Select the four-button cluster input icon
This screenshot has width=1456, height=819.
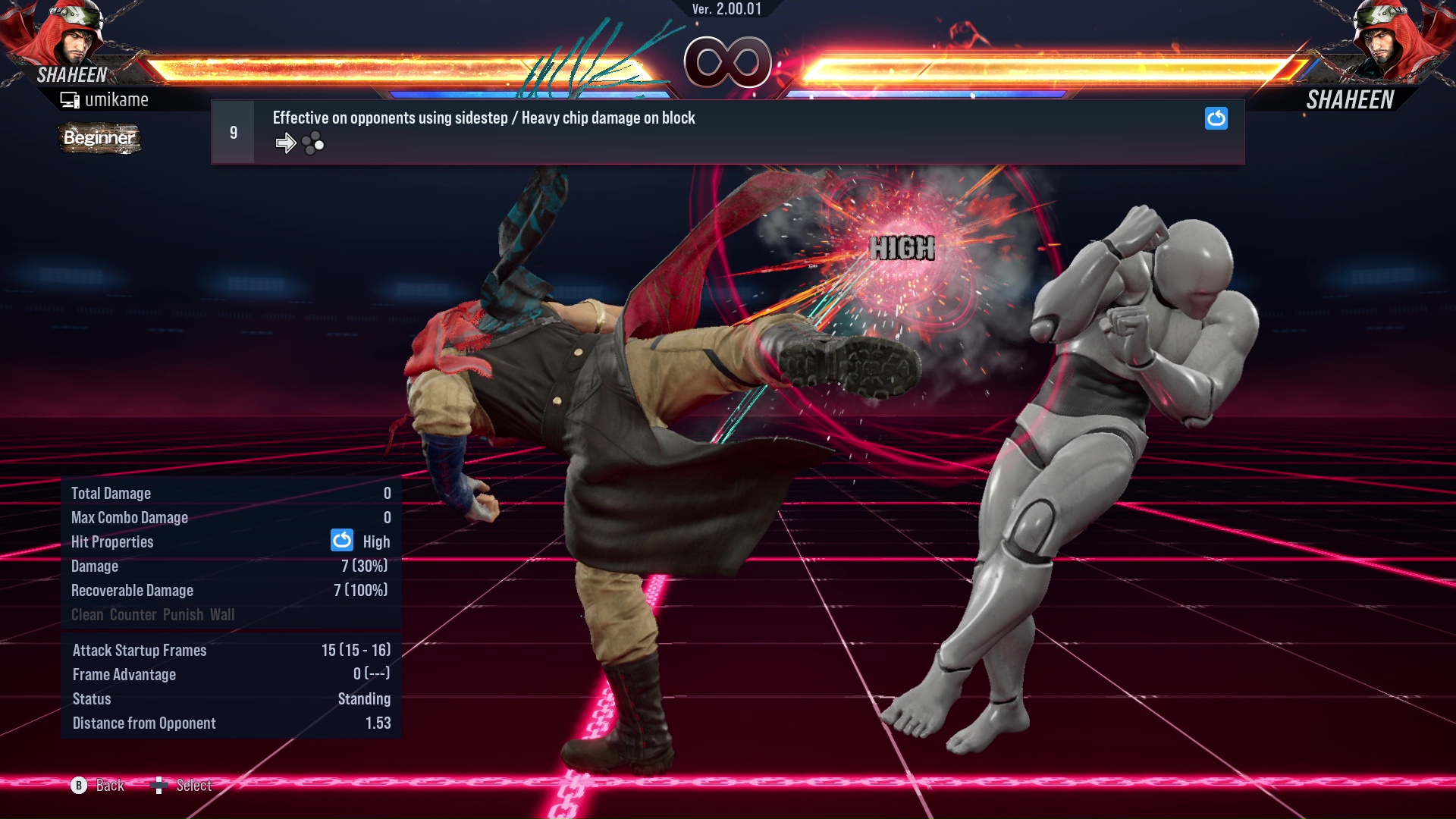tap(311, 142)
